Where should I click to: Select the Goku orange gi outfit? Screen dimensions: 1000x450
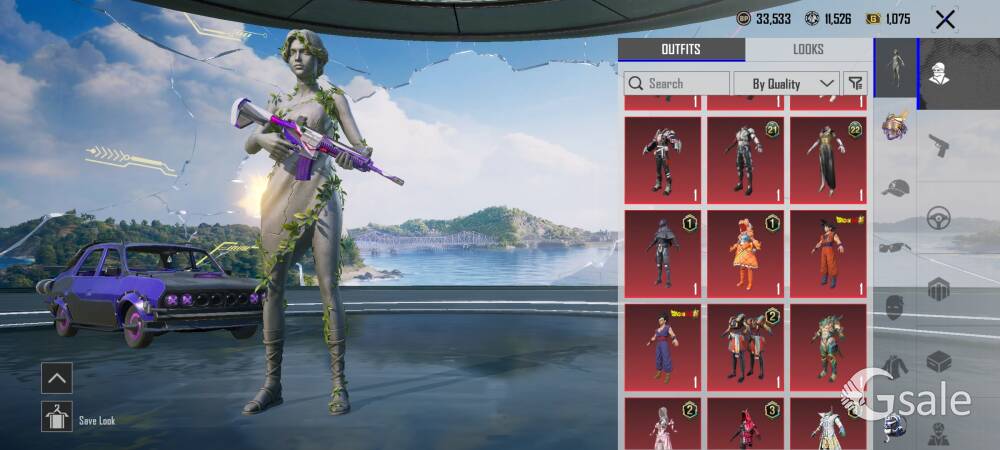pos(828,252)
